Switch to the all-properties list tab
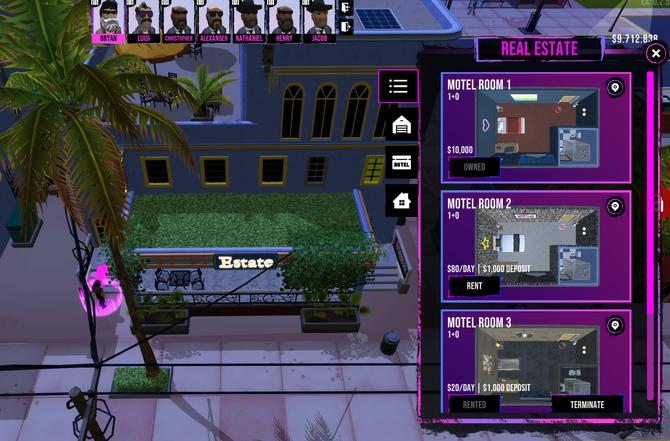670x441 pixels. (398, 87)
